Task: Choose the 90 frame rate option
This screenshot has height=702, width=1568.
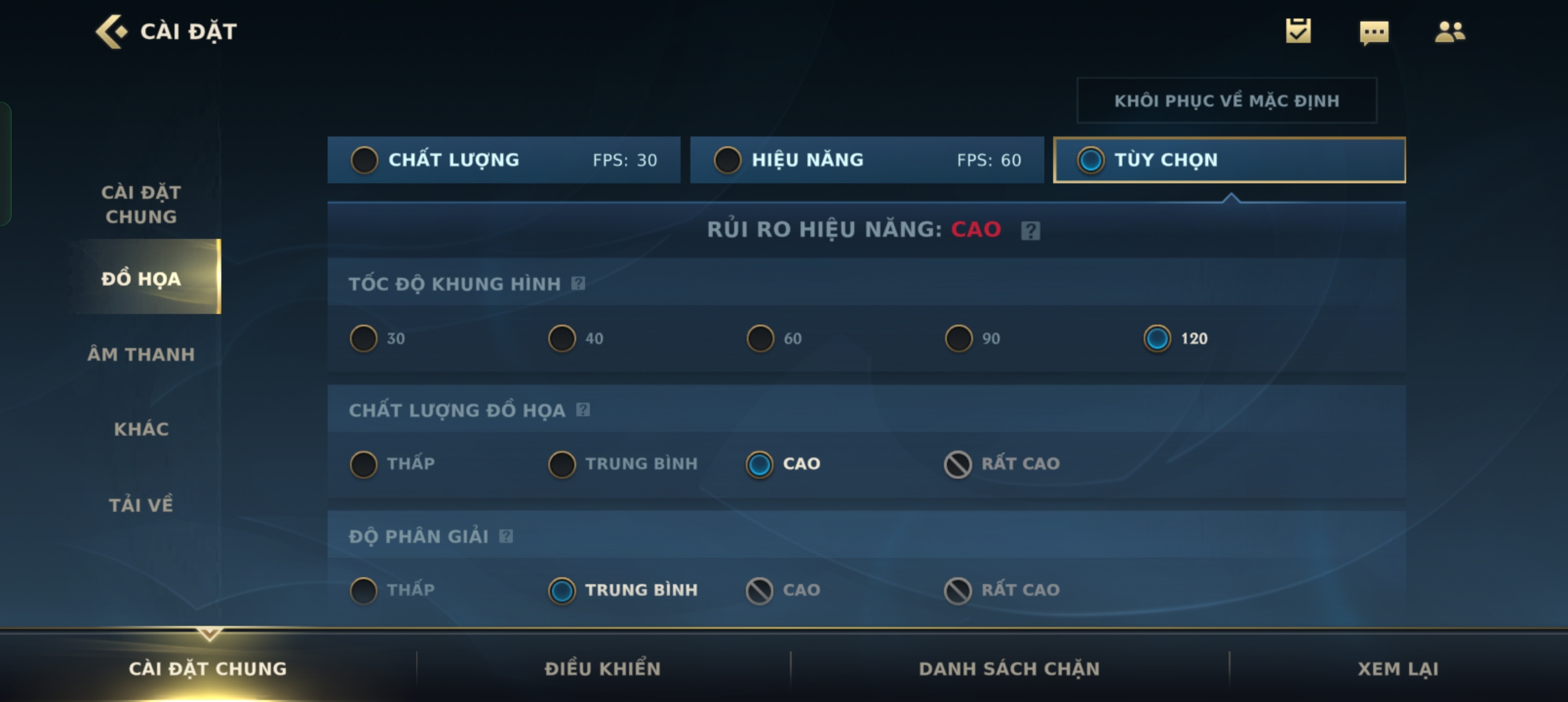Action: 959,339
